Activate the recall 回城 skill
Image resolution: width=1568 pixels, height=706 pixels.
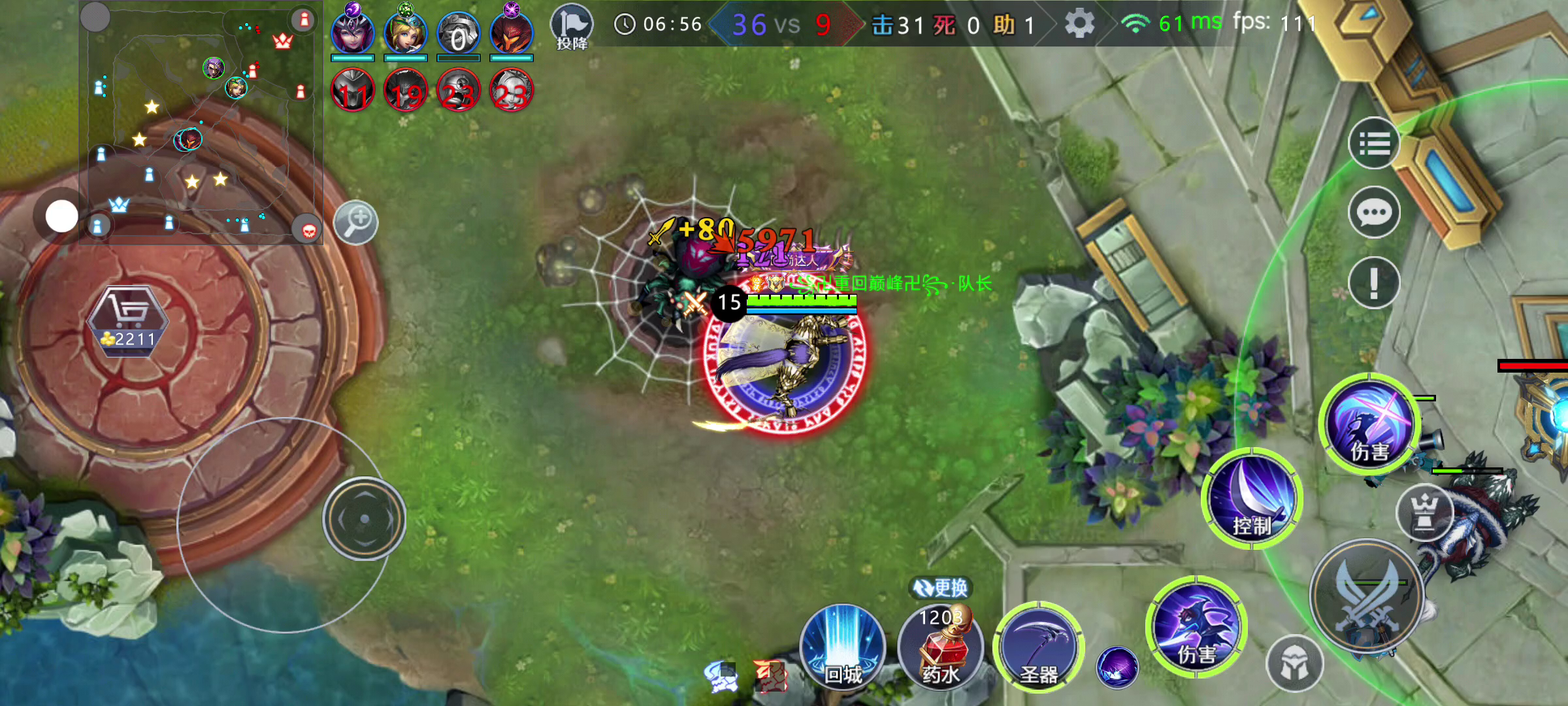[x=842, y=646]
